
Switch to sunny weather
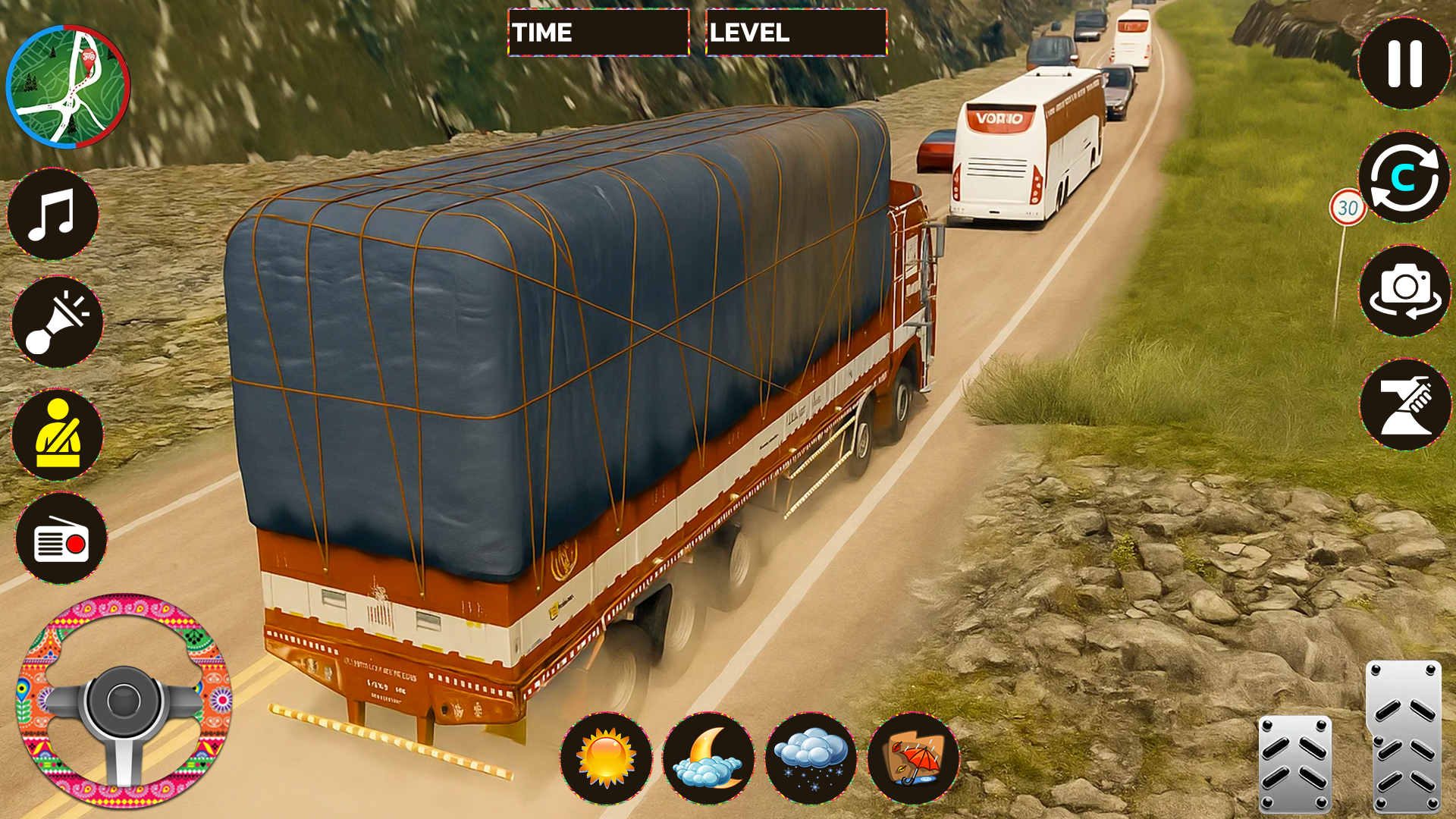pyautogui.click(x=606, y=758)
